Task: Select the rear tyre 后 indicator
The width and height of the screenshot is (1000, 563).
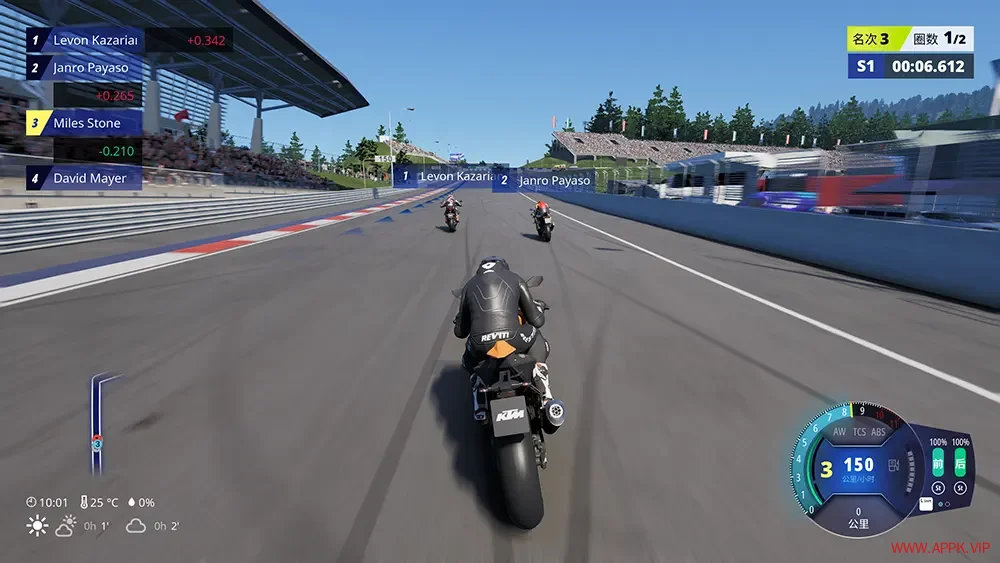Action: pos(960,464)
